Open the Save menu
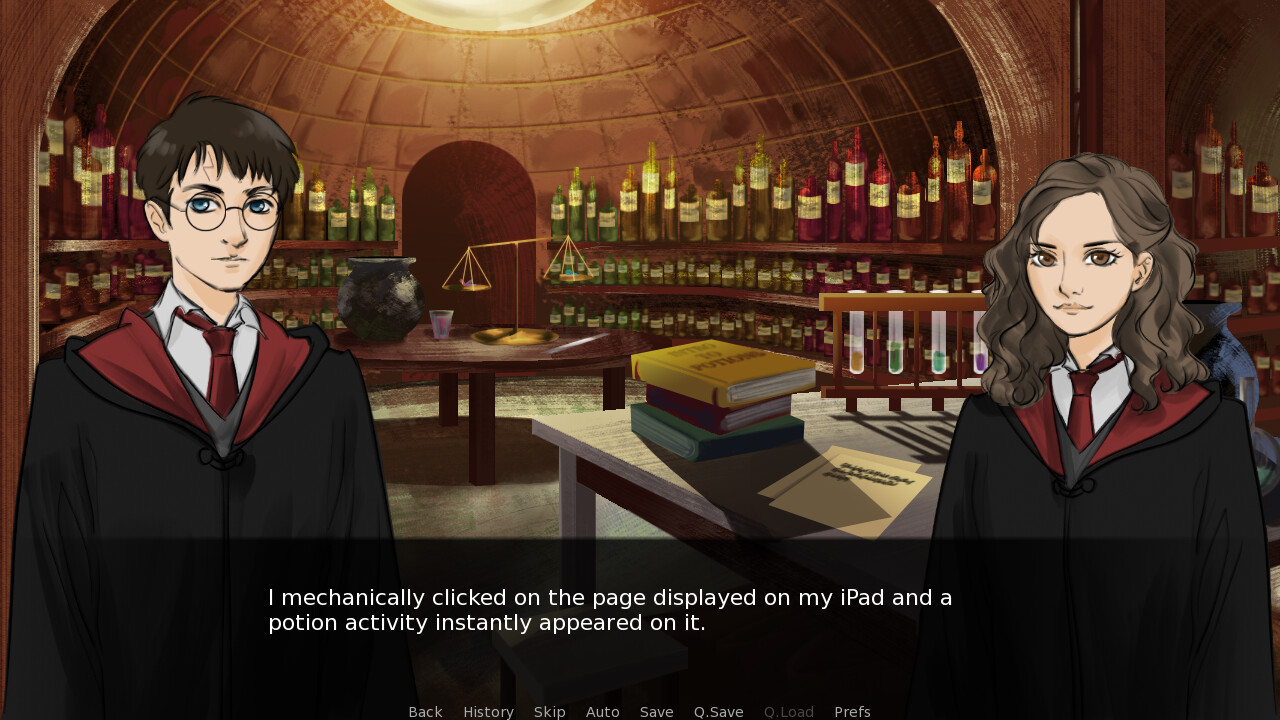The width and height of the screenshot is (1280, 720). coord(656,712)
